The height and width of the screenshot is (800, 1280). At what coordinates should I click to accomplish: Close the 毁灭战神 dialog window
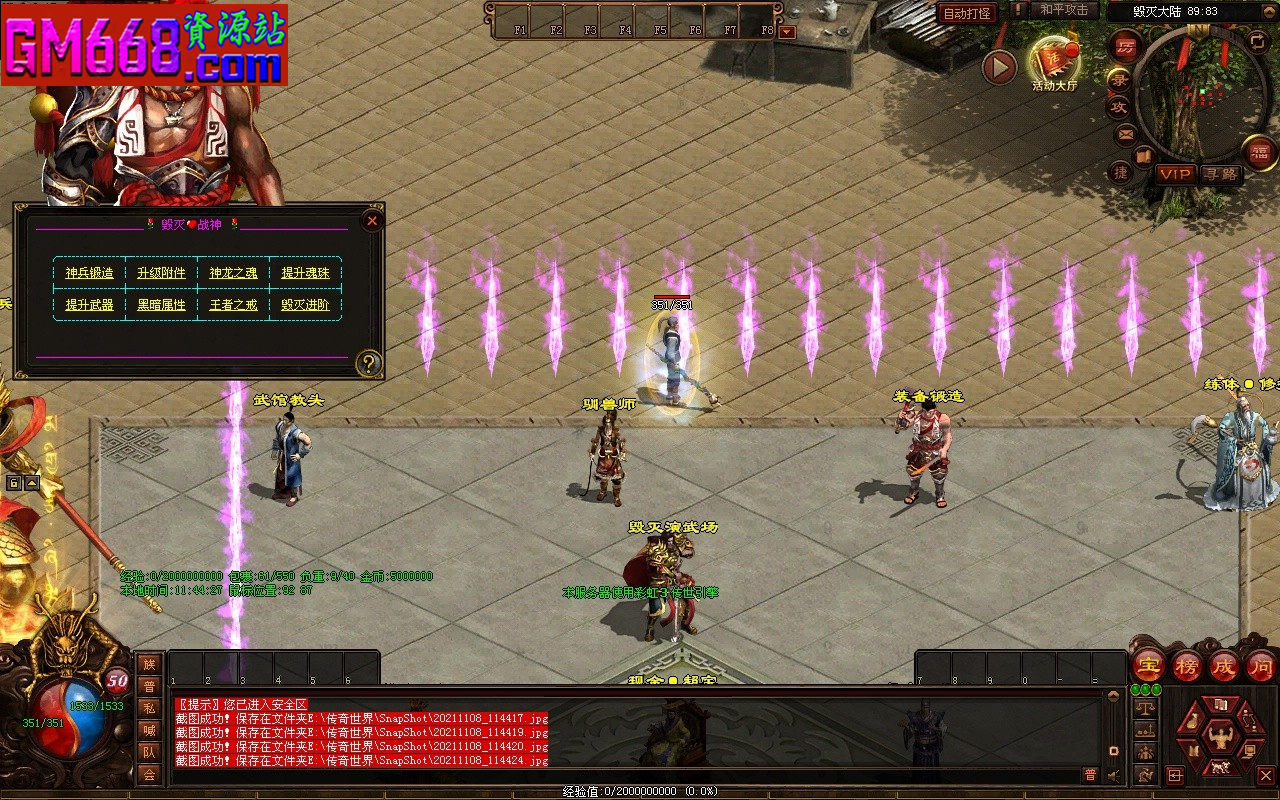tap(372, 220)
